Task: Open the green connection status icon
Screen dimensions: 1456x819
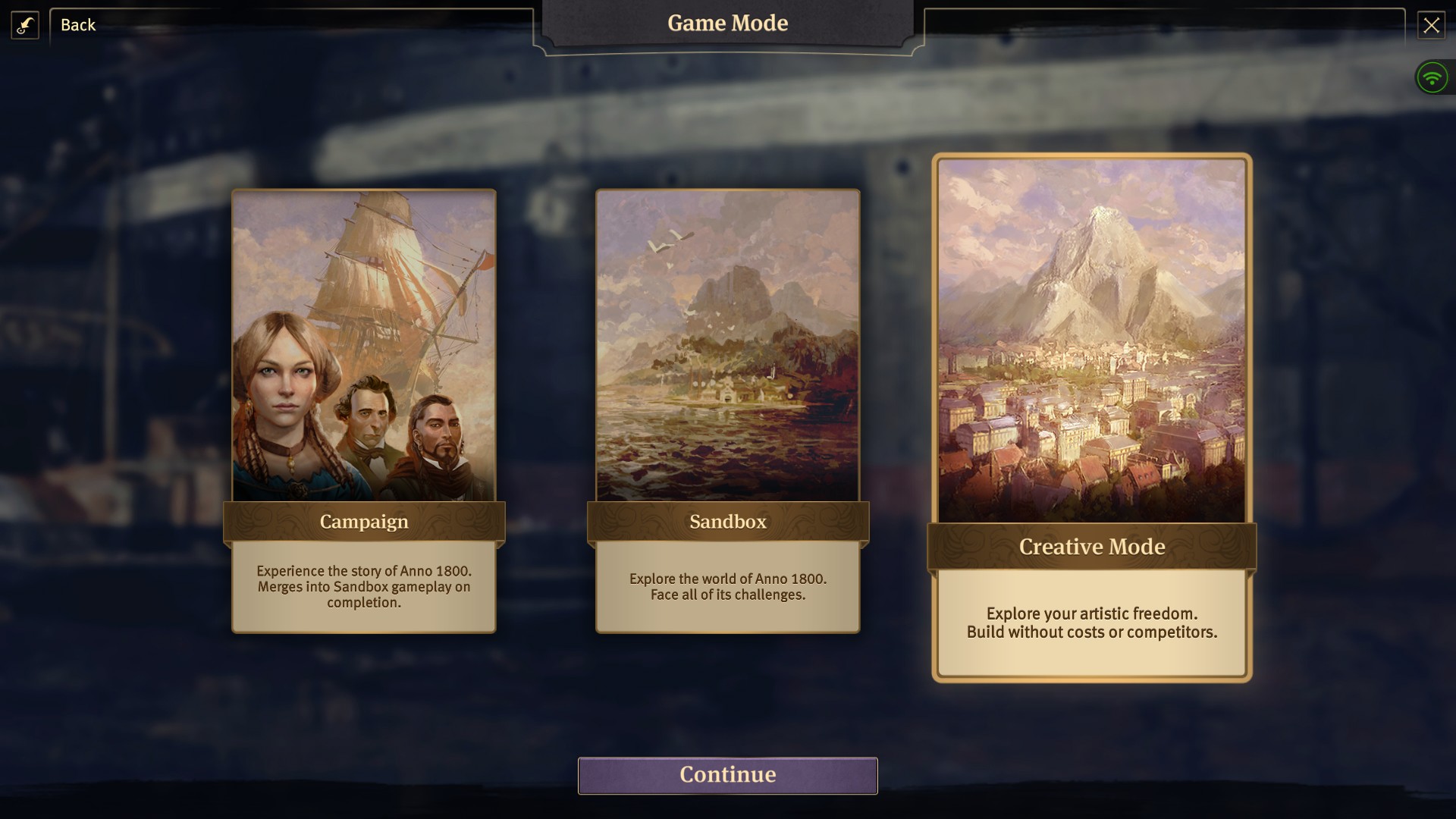Action: 1432,77
